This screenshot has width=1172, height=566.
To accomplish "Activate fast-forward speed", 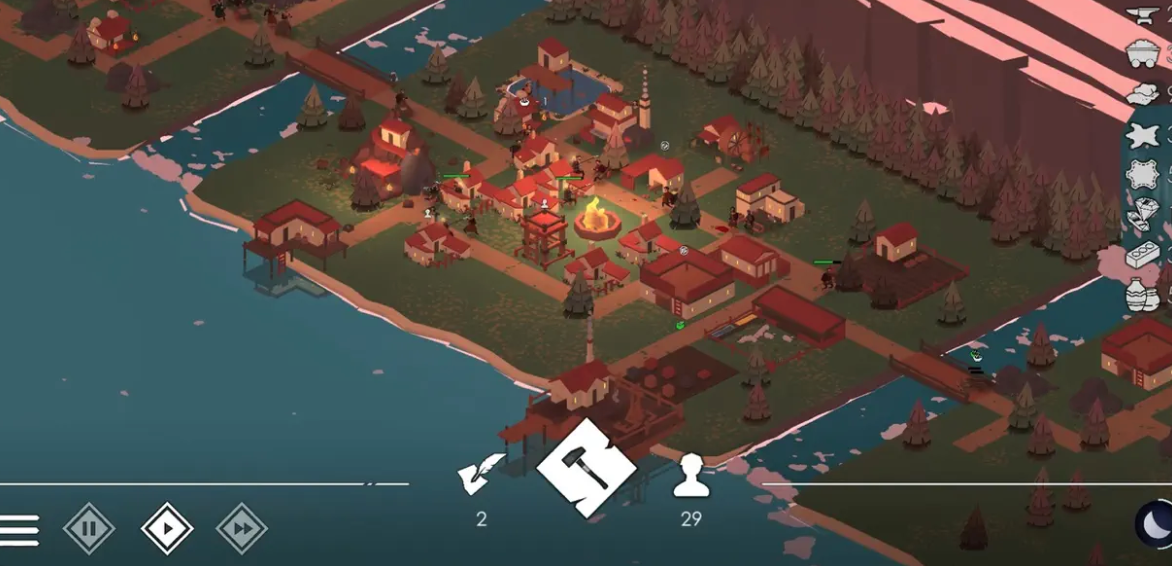I will pos(242,527).
